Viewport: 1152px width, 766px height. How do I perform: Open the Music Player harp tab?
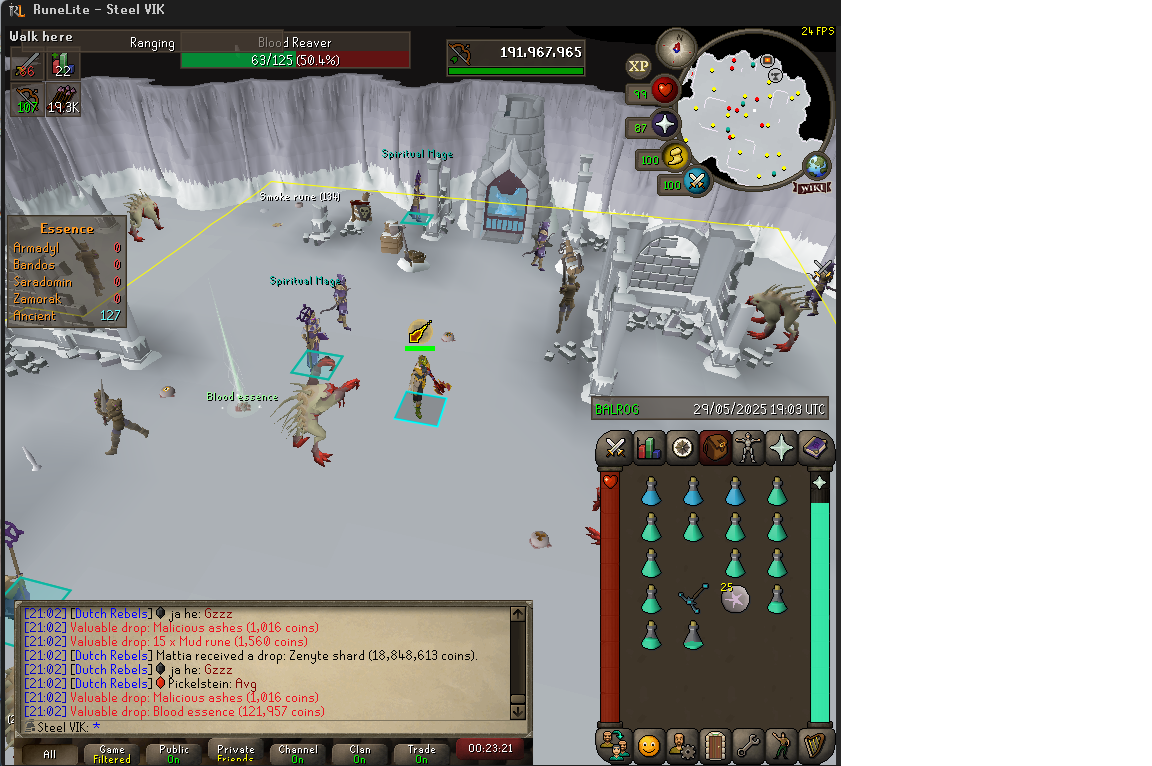click(x=815, y=745)
